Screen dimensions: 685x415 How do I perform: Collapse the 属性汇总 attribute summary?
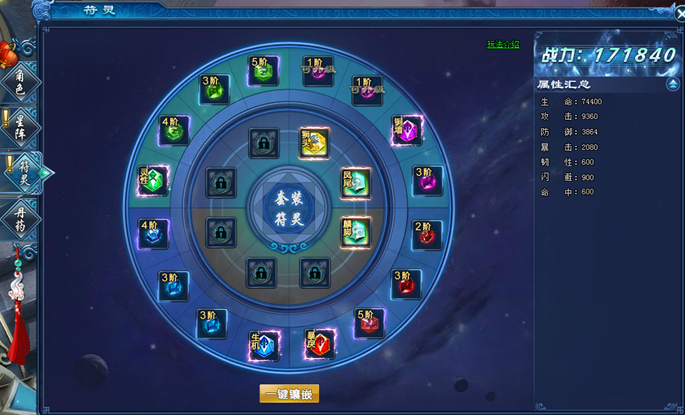pos(671,85)
